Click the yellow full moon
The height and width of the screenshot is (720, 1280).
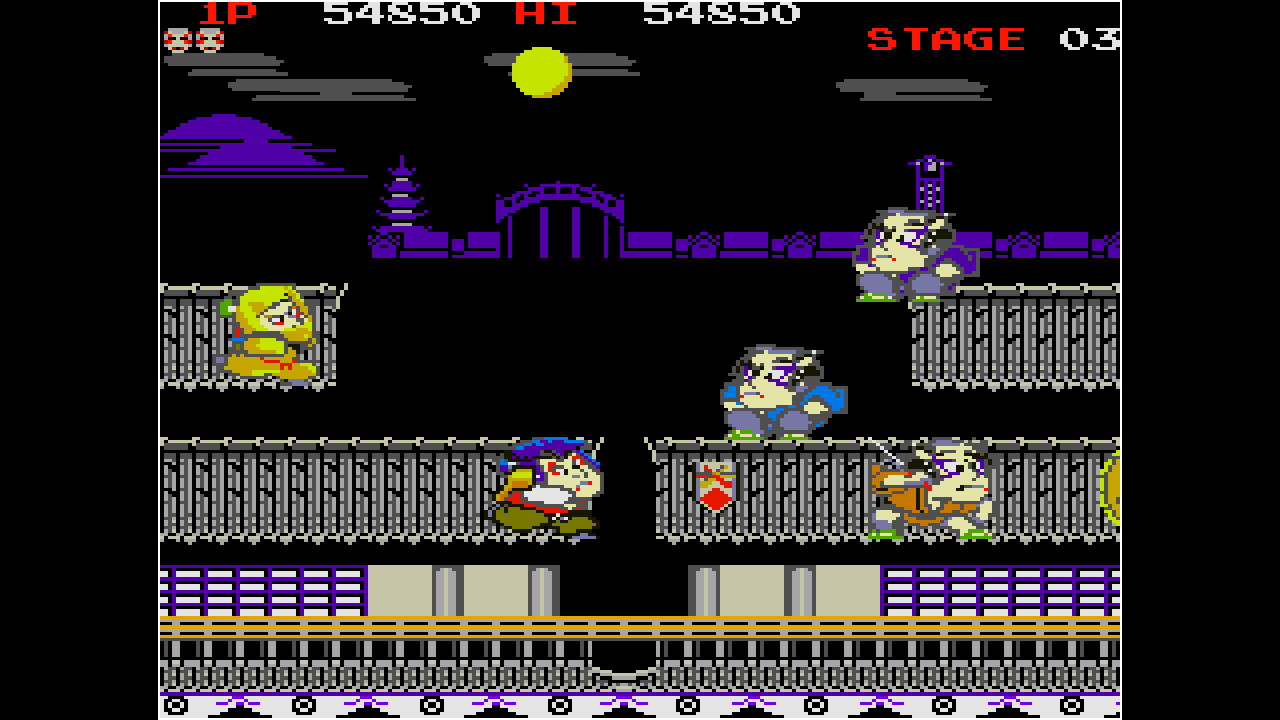click(x=540, y=72)
